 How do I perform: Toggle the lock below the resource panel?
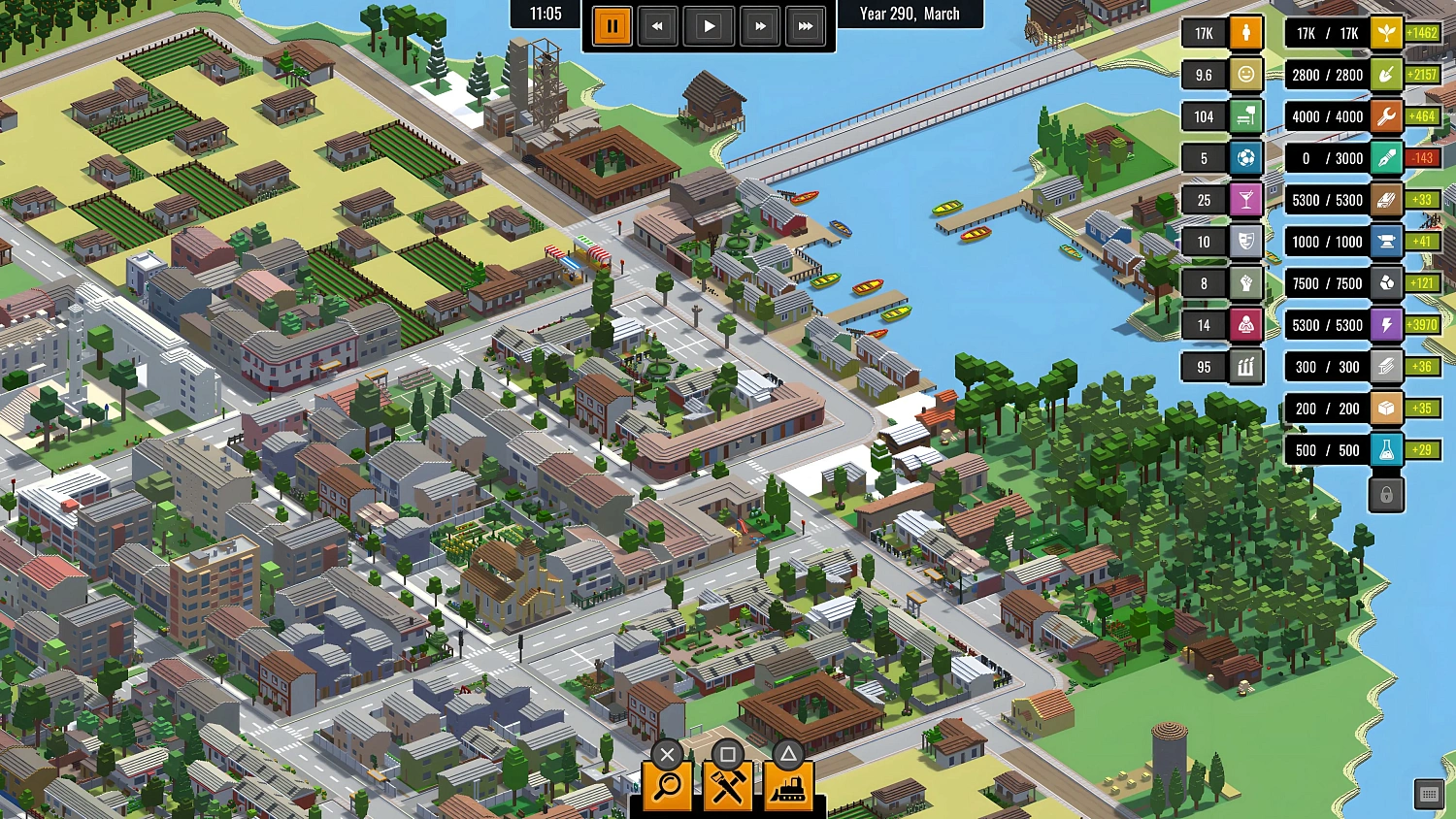pyautogui.click(x=1386, y=494)
